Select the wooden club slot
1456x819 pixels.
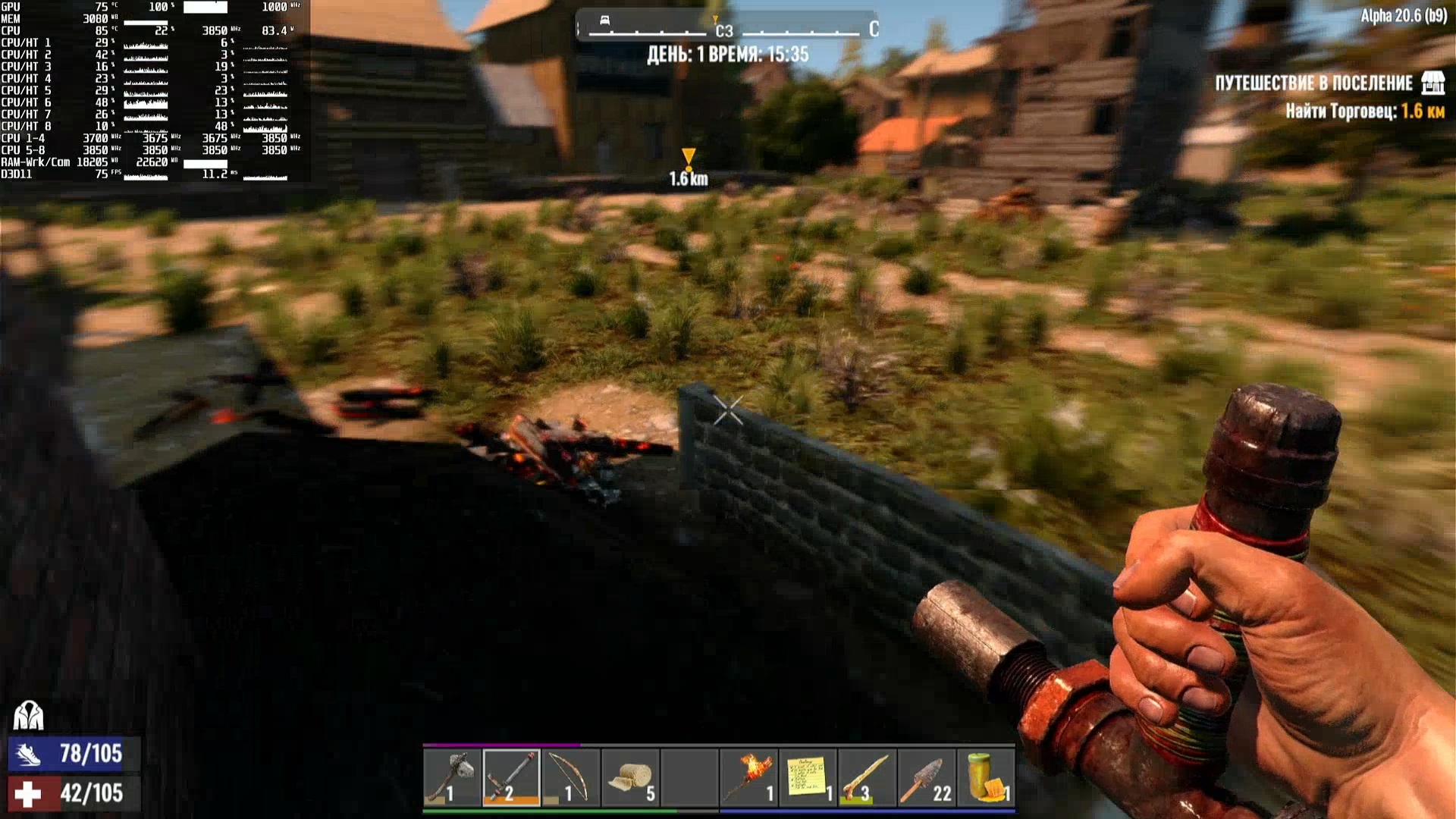coord(867,777)
